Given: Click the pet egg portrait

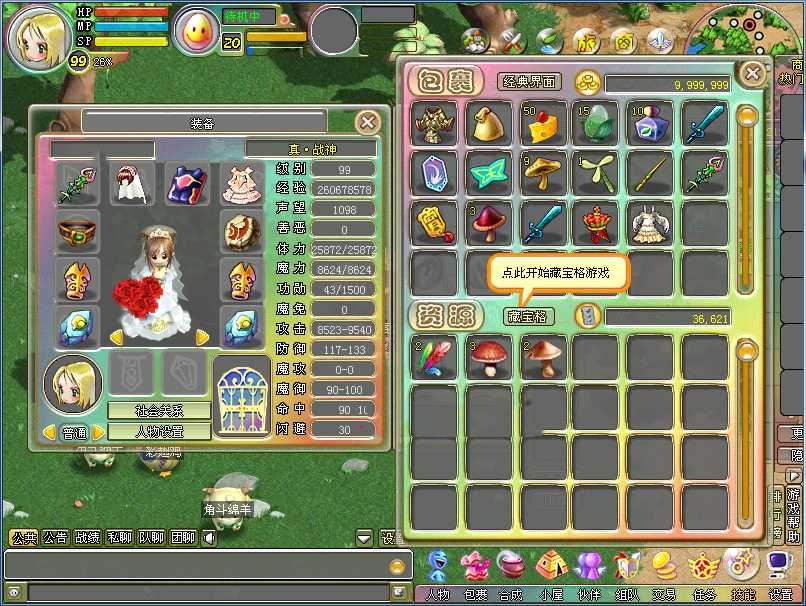Looking at the screenshot, I should point(196,32).
